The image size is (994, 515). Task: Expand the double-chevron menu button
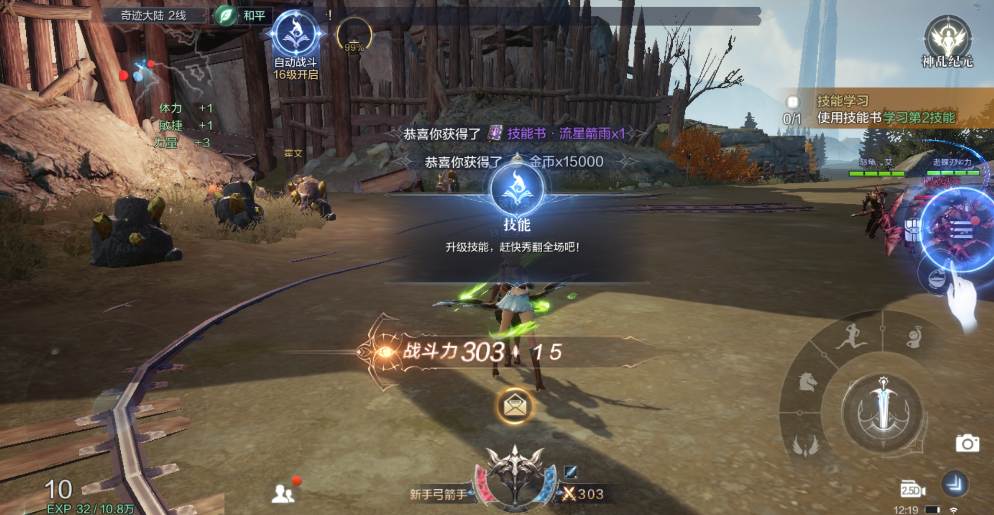[x=957, y=485]
